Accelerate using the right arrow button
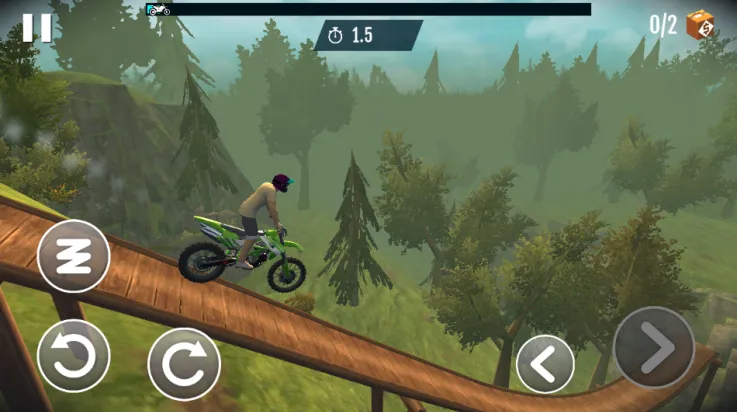Screen dimensions: 737x412 pos(654,347)
